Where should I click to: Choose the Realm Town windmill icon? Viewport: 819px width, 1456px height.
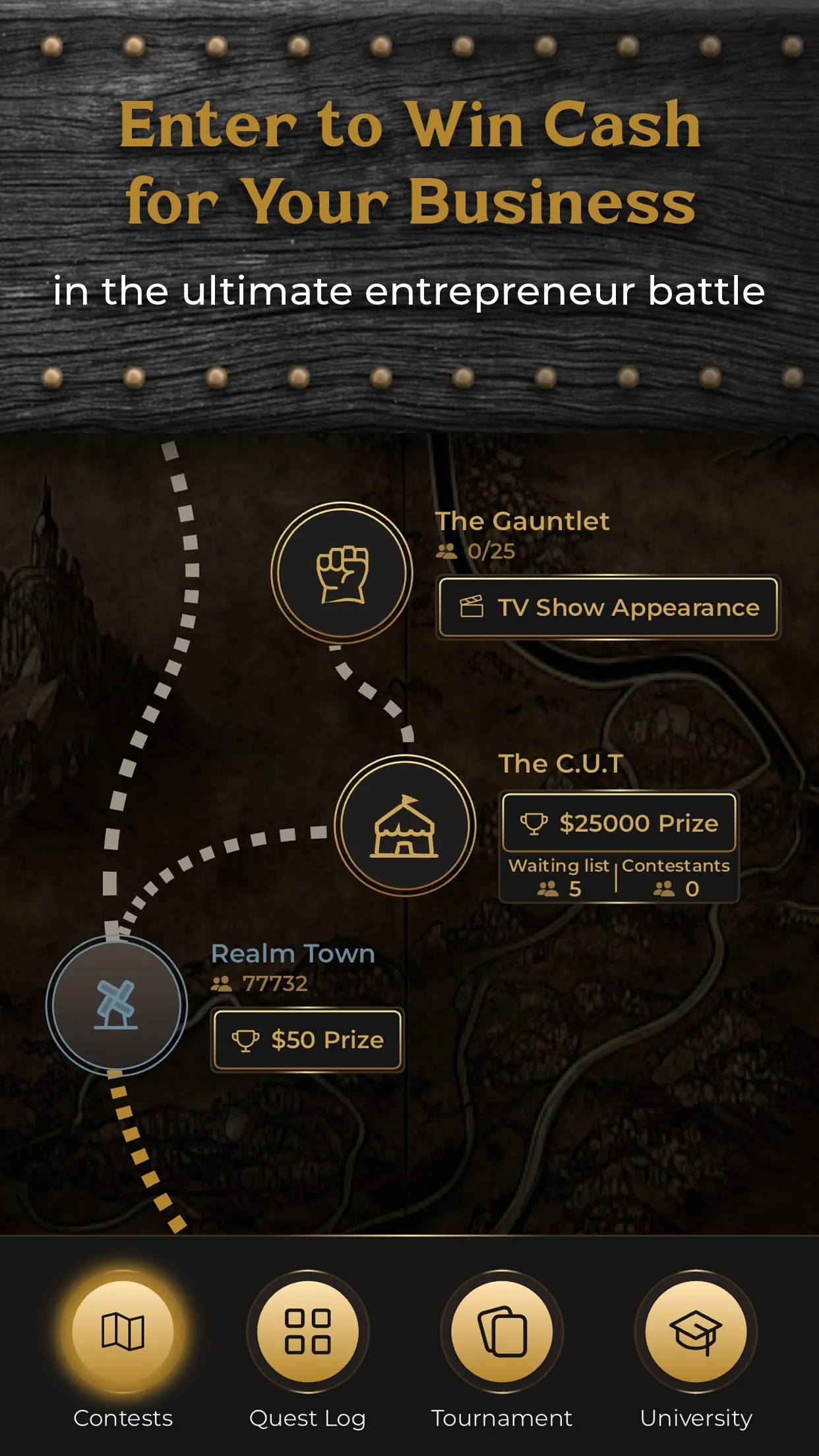coord(117,1005)
